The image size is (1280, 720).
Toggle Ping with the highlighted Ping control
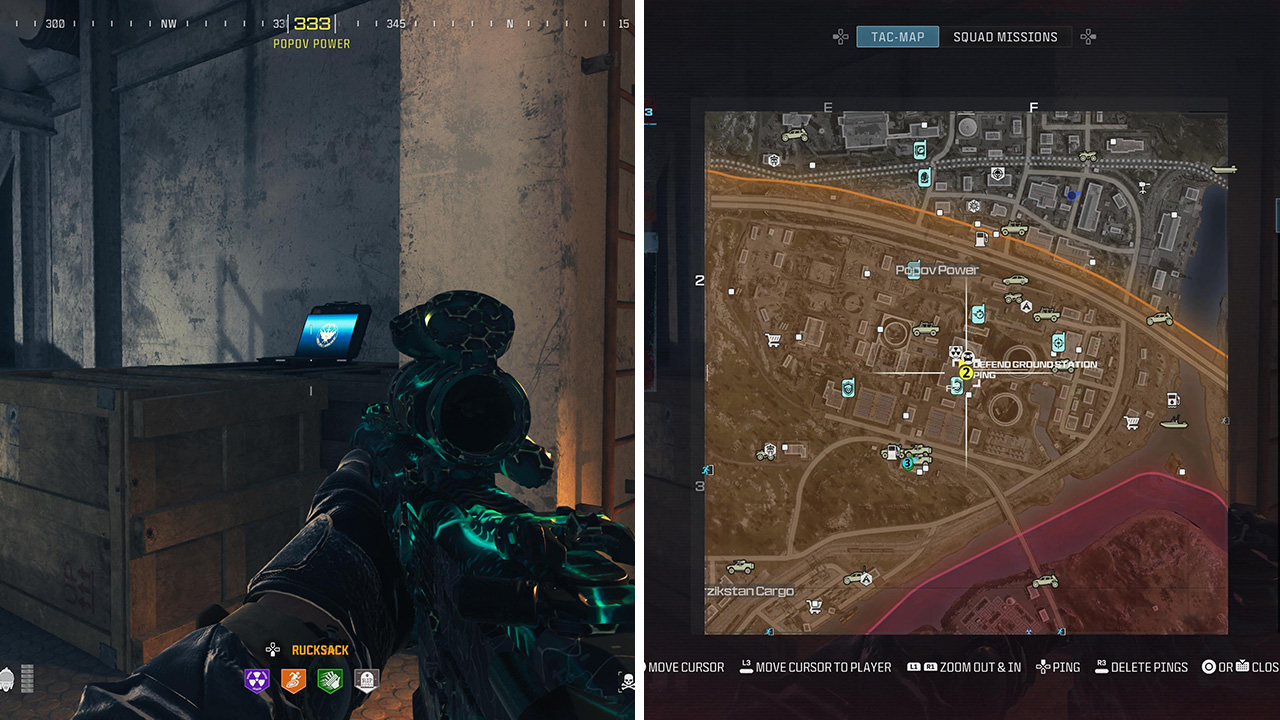(1060, 667)
